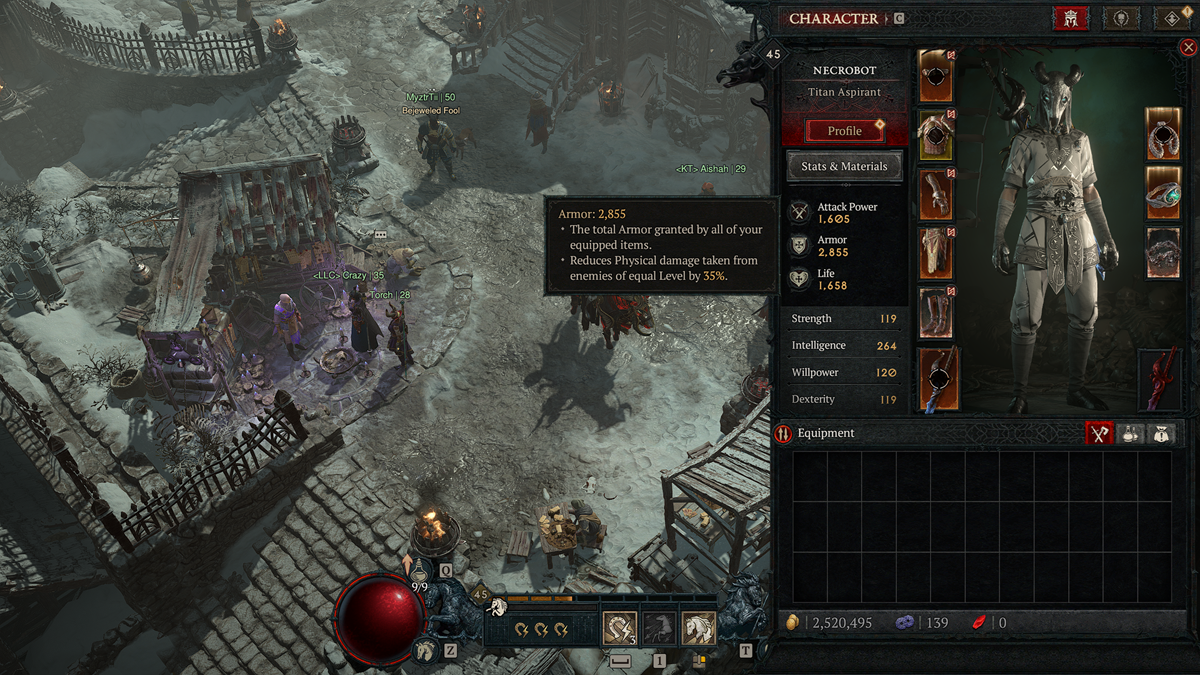Screen dimensions: 1200x675
Task: Switch to the red helmet character tab
Action: point(1071,19)
